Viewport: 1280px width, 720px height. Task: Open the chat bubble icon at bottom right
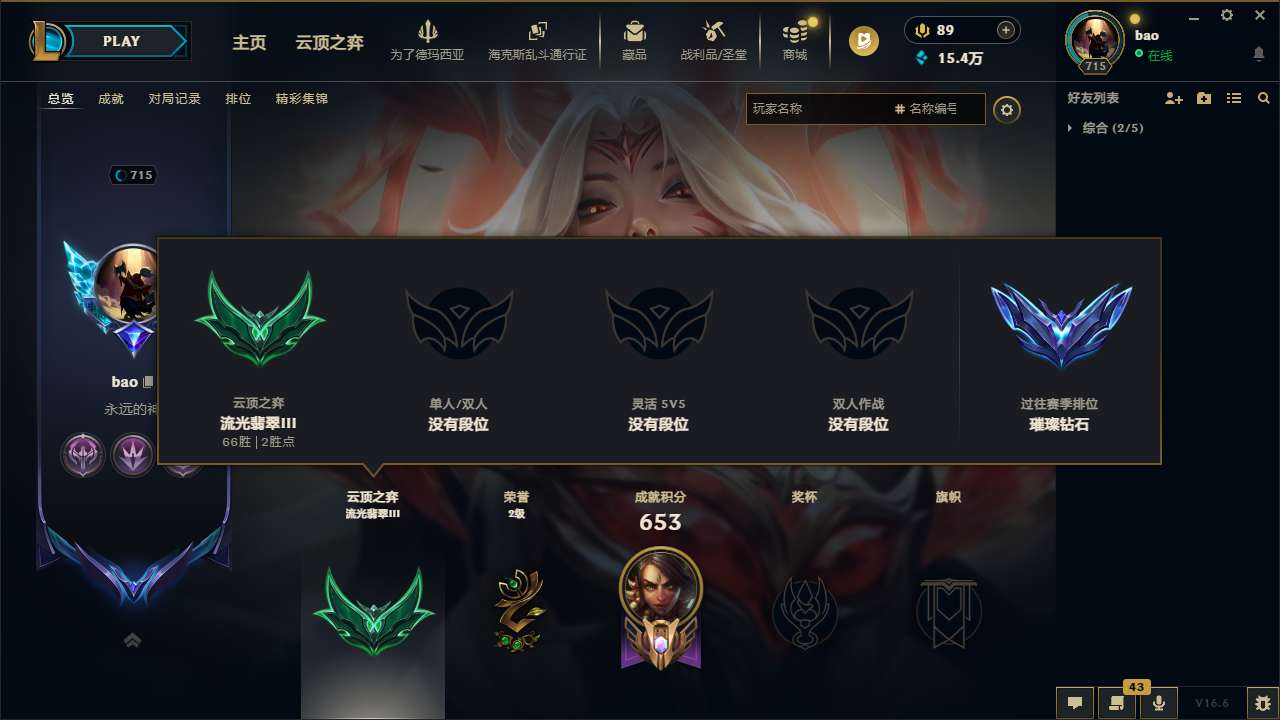click(x=1074, y=702)
